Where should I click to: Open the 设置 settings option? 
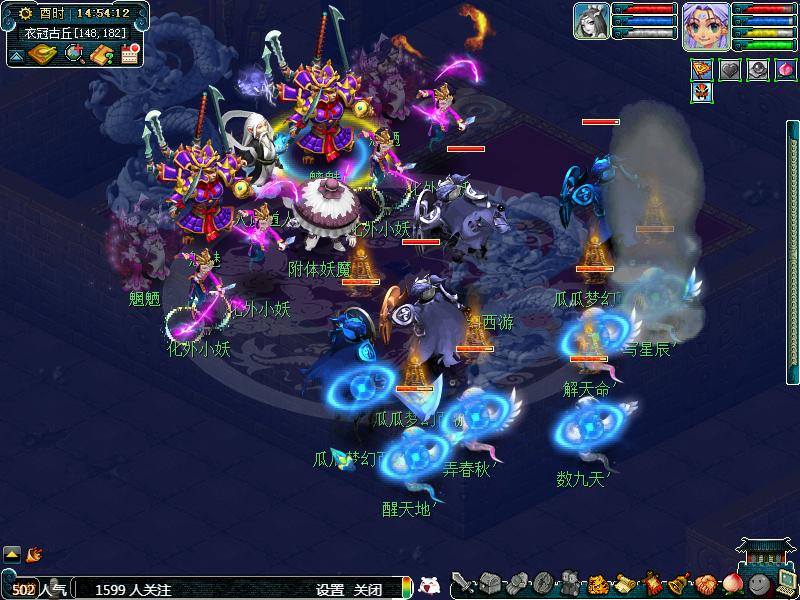point(330,590)
